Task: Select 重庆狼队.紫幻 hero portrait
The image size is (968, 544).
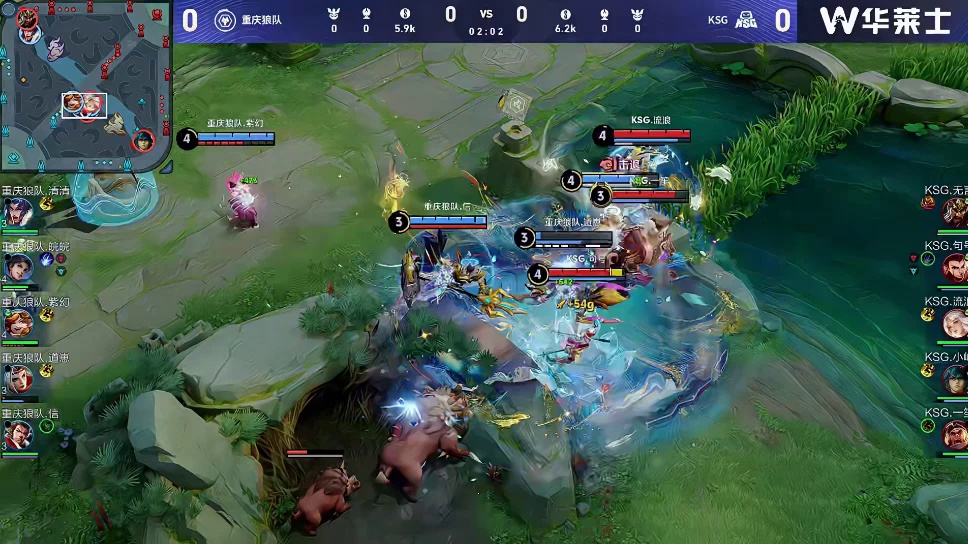Action: (17, 323)
